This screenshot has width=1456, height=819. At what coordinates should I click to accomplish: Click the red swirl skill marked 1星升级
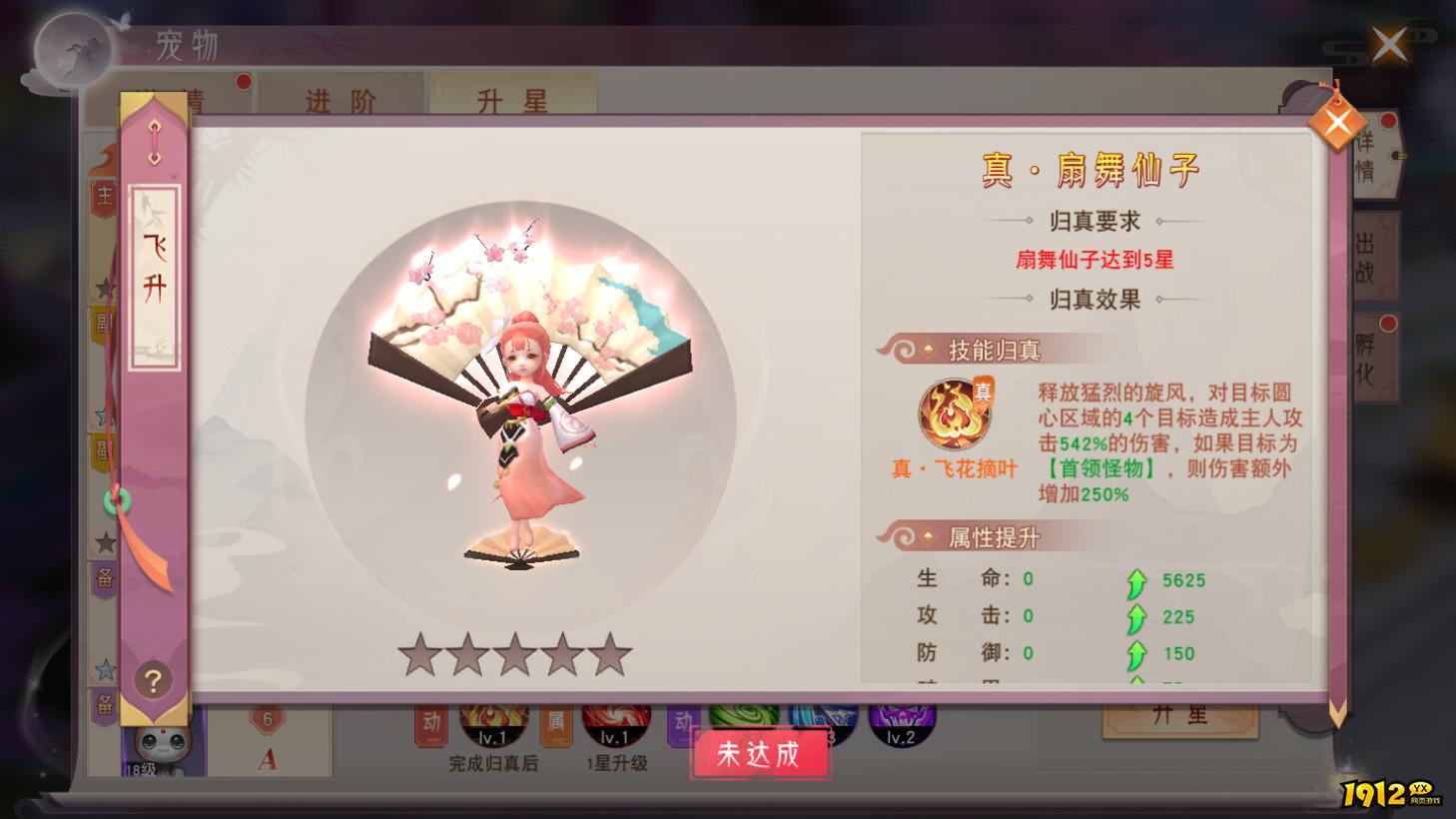pyautogui.click(x=615, y=719)
